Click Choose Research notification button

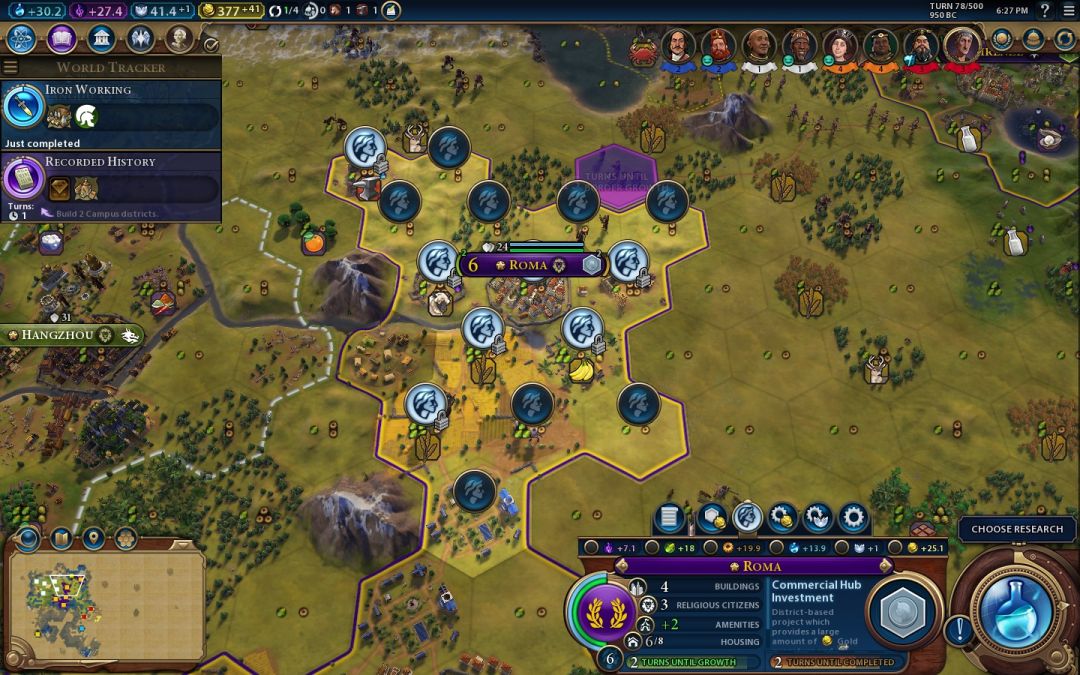point(1017,529)
